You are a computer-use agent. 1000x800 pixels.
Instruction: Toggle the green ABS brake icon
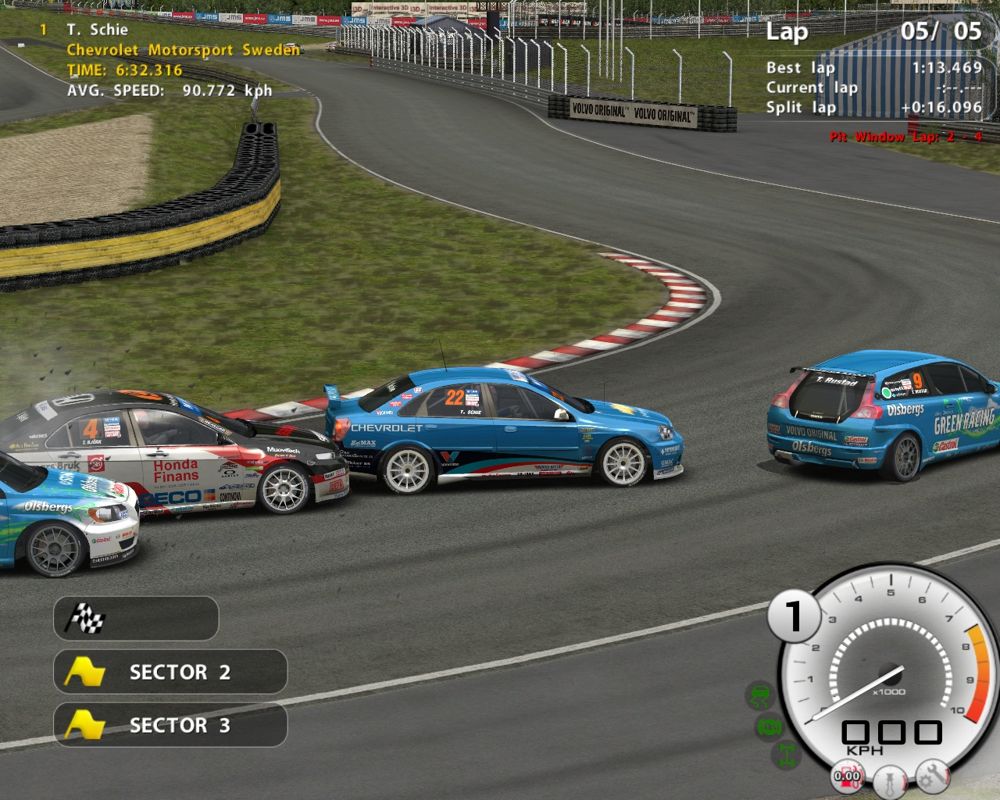pos(769,727)
